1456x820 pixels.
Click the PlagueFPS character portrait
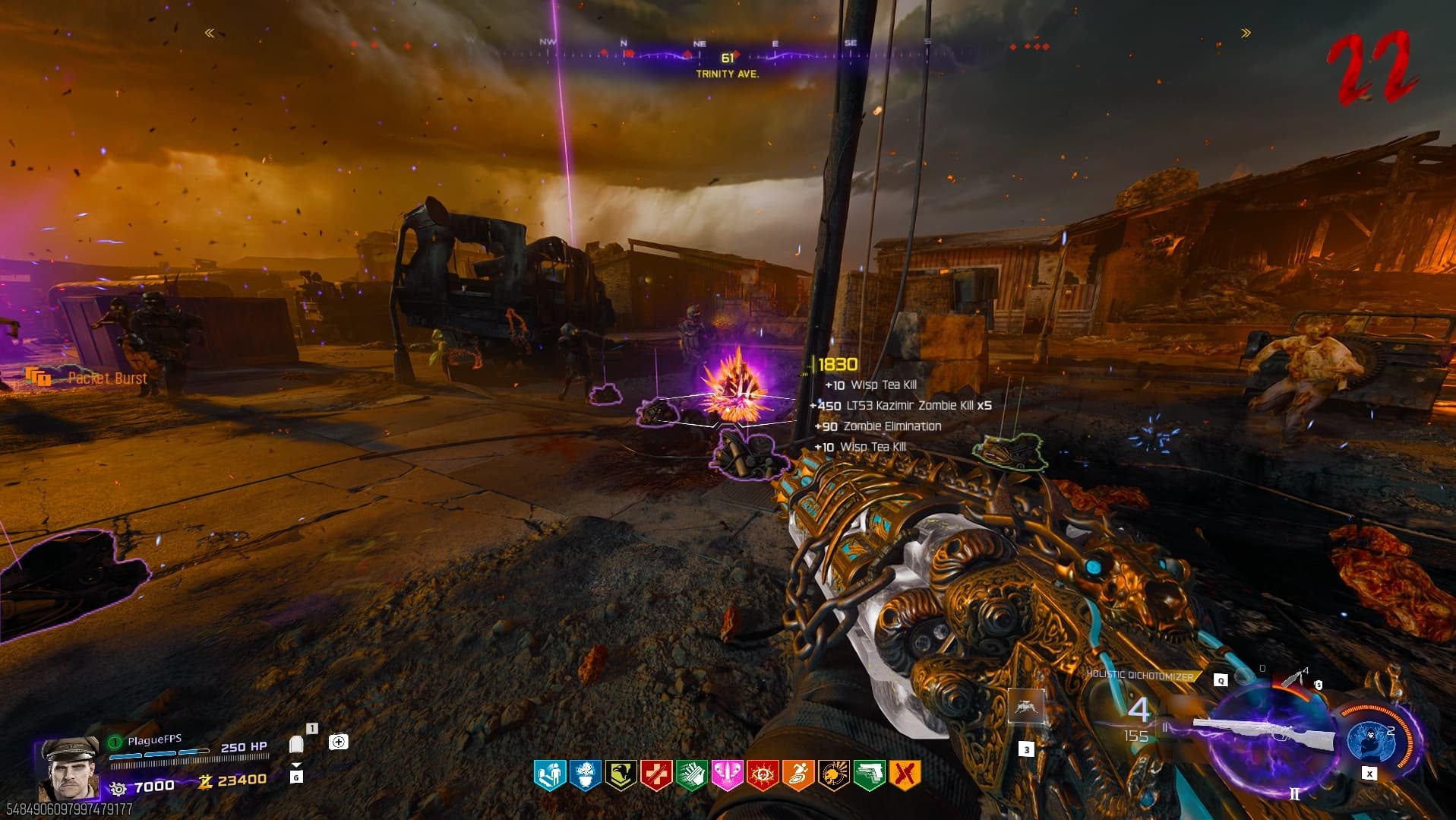[69, 768]
